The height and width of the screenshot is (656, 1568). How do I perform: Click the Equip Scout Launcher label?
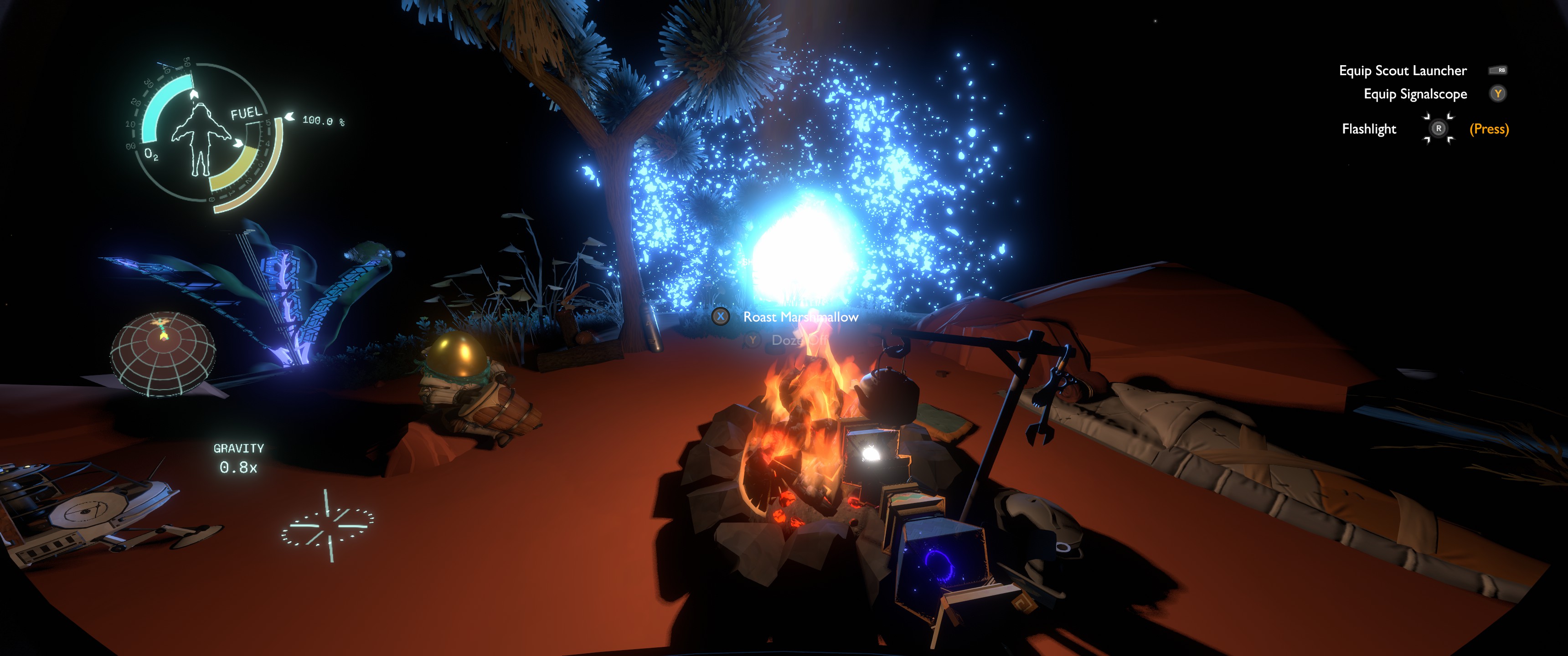tap(1403, 71)
